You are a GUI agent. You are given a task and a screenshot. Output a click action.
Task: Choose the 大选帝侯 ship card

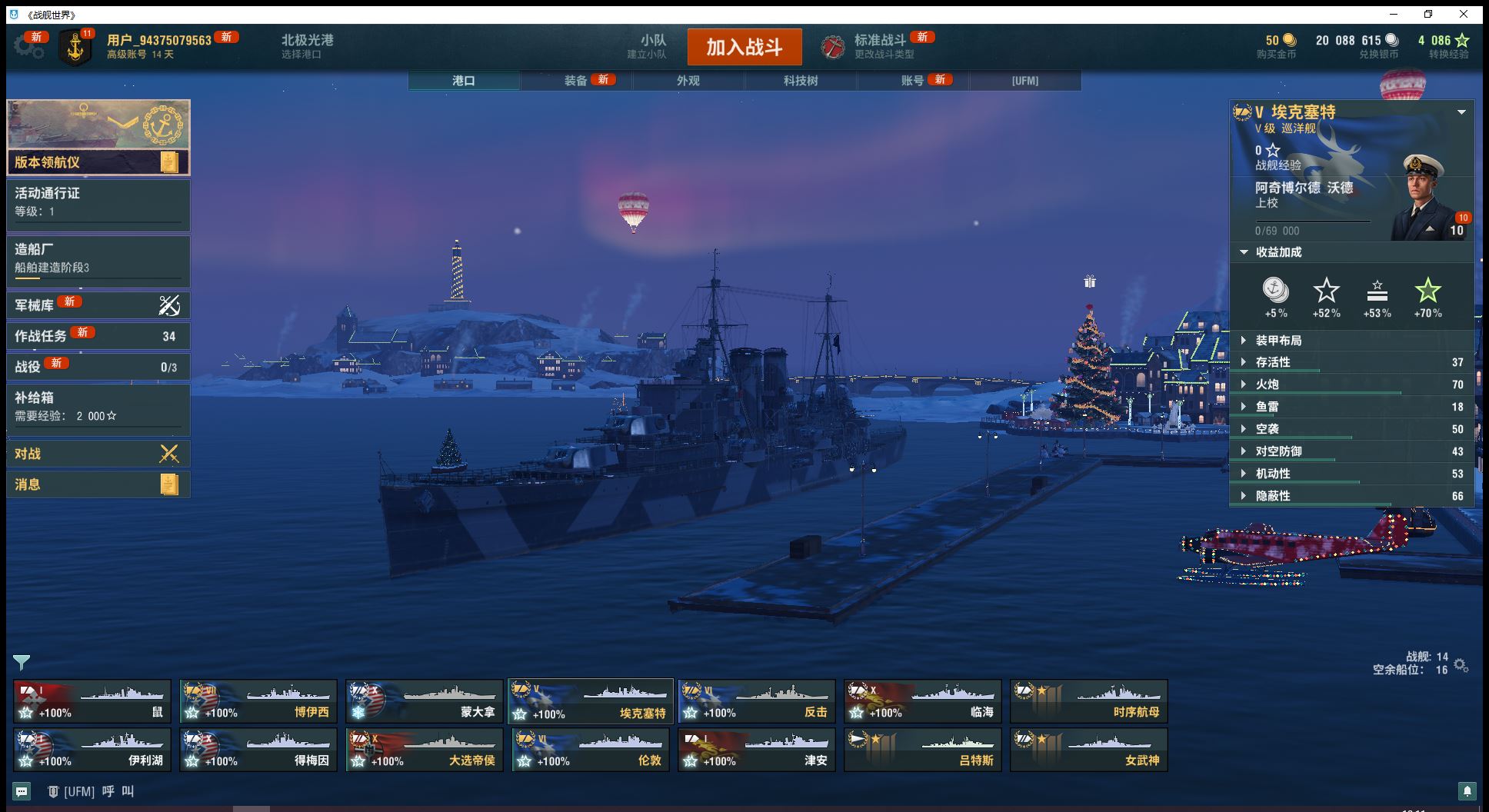tap(424, 750)
